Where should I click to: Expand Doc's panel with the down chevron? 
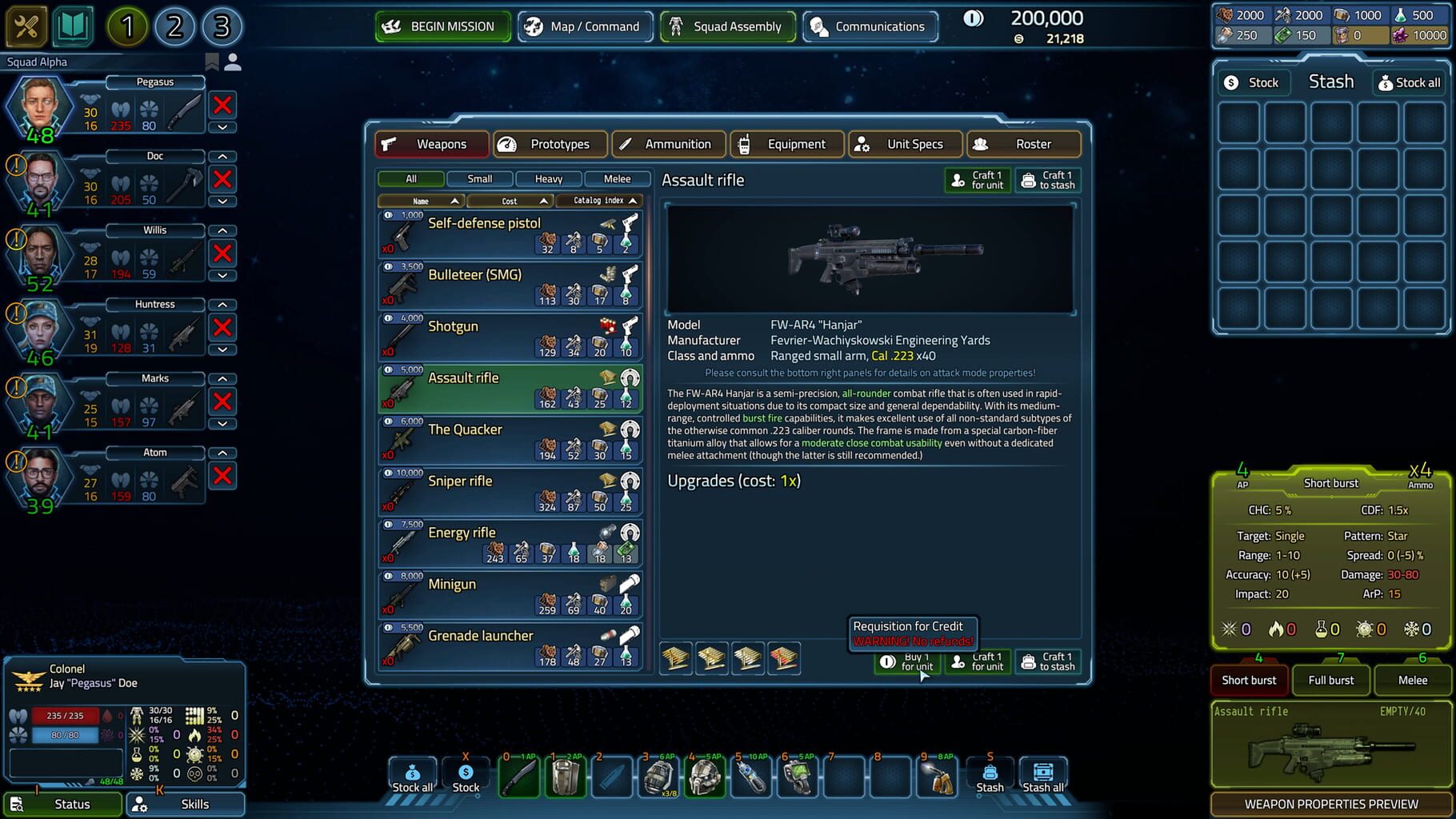point(222,202)
